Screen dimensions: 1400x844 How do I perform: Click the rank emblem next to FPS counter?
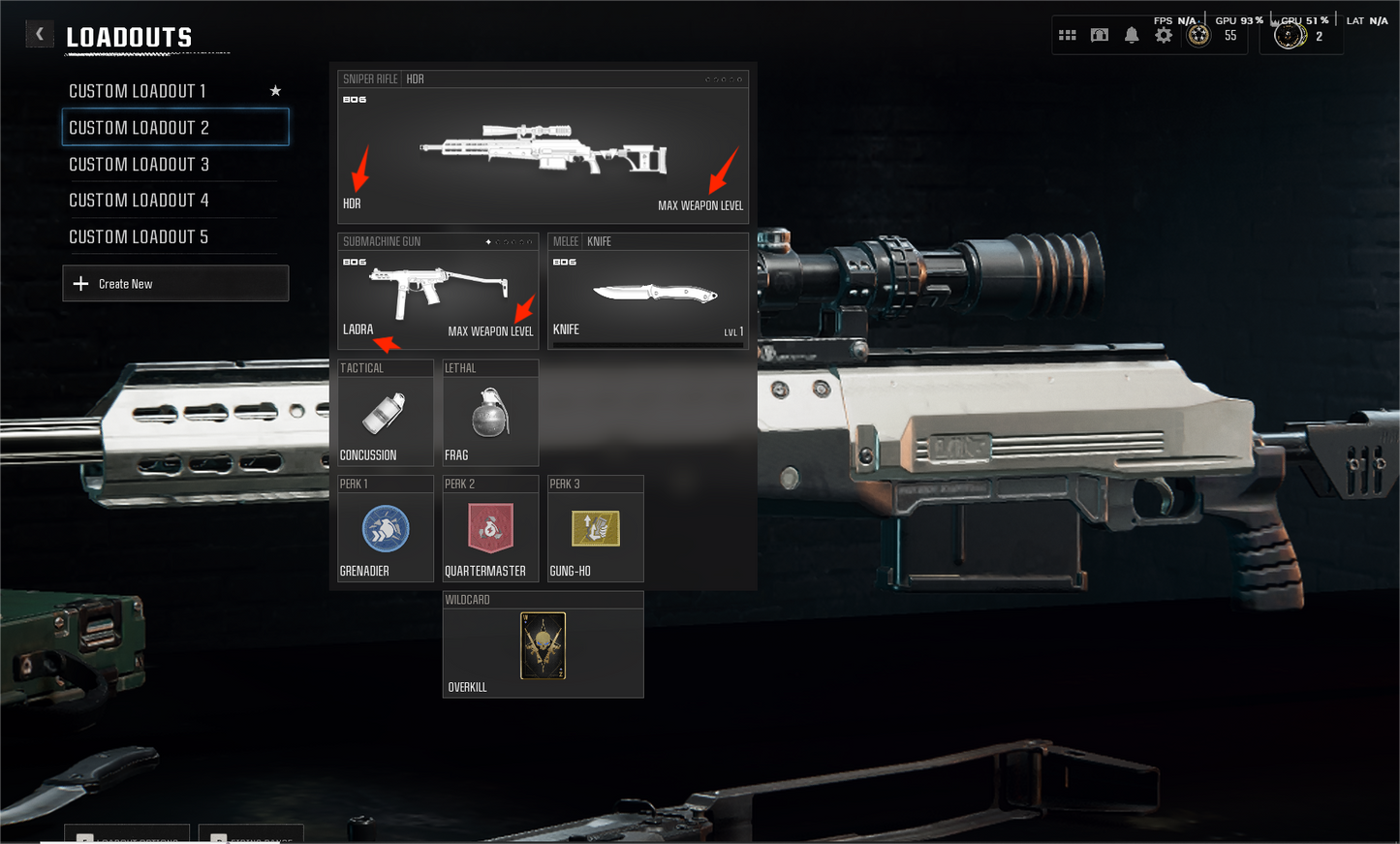(1198, 35)
